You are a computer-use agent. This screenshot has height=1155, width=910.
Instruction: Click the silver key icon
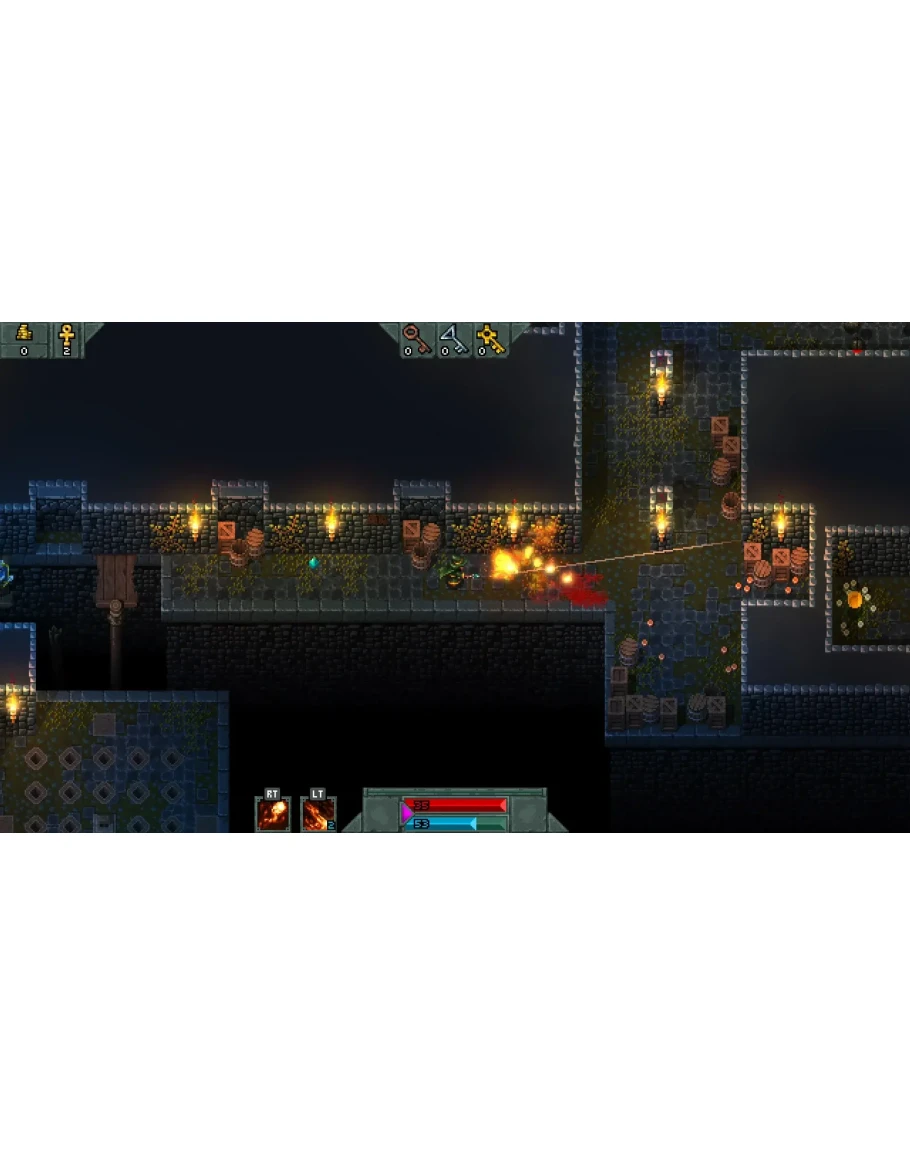[x=450, y=336]
